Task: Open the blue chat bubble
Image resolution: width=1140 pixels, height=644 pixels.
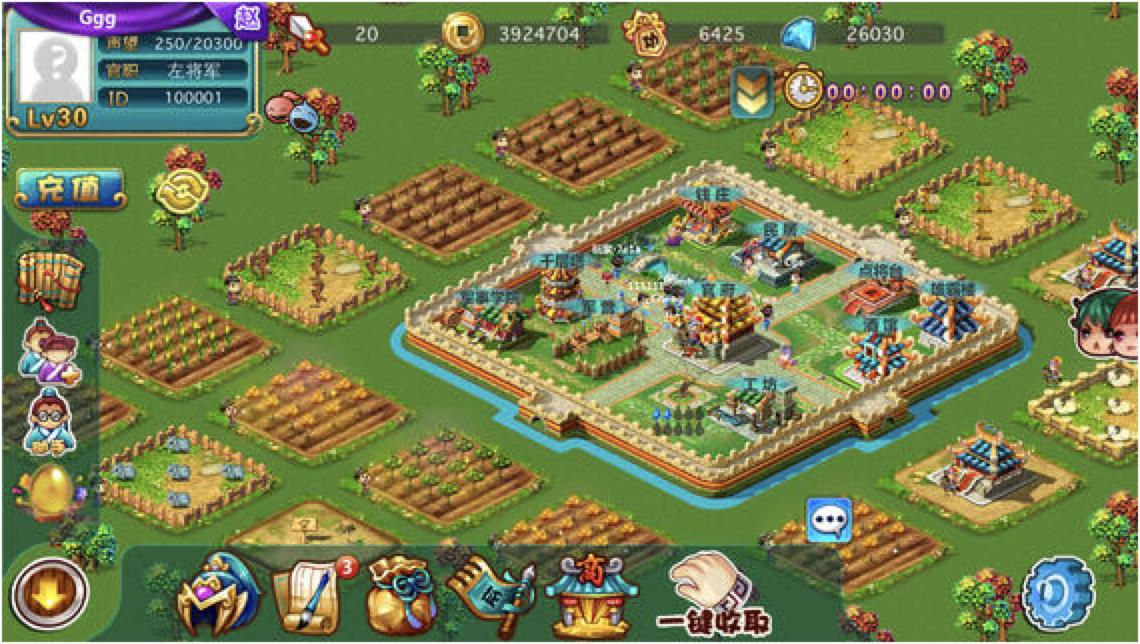Action: (829, 521)
